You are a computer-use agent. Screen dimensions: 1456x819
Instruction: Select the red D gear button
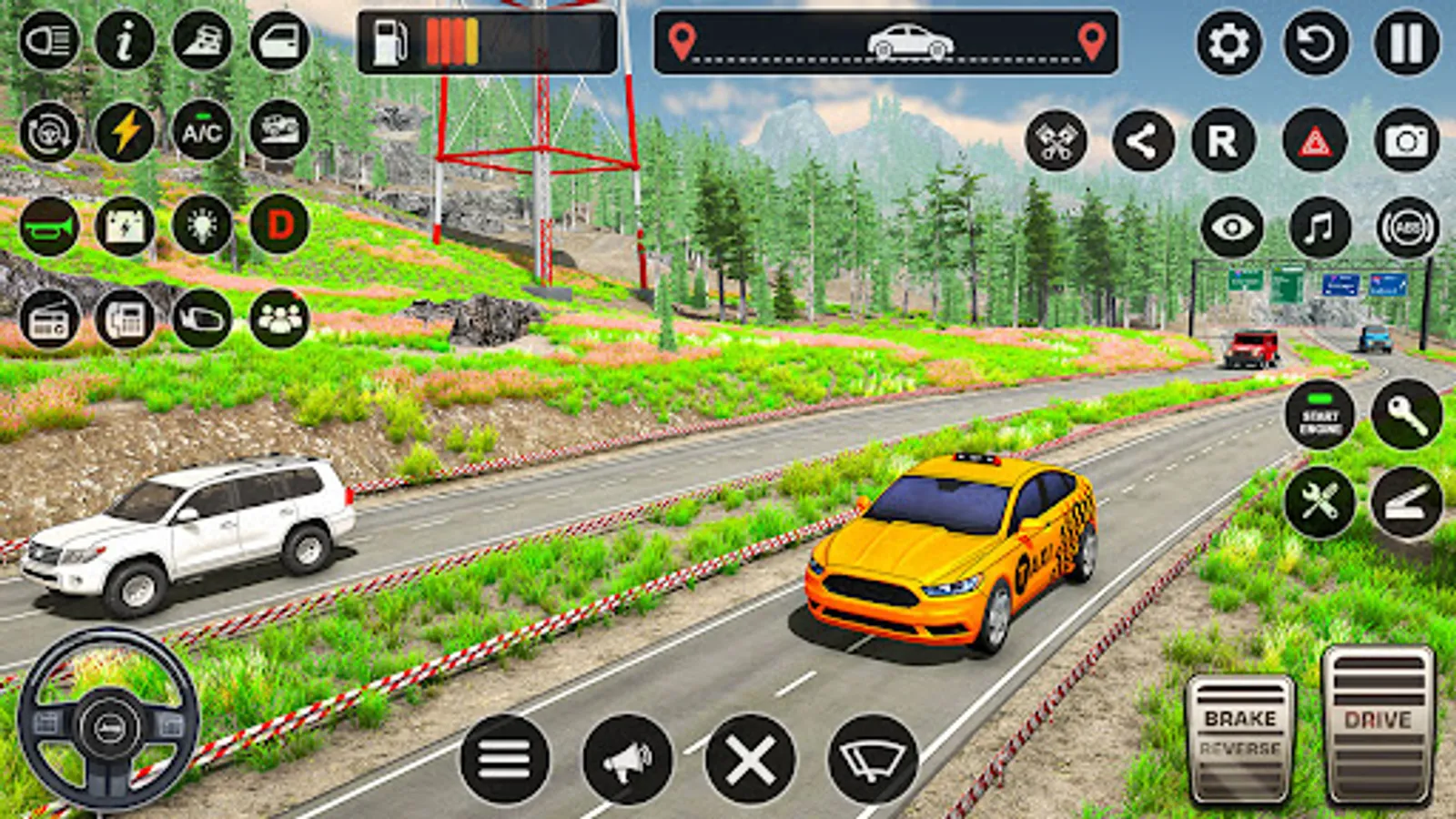(x=279, y=224)
